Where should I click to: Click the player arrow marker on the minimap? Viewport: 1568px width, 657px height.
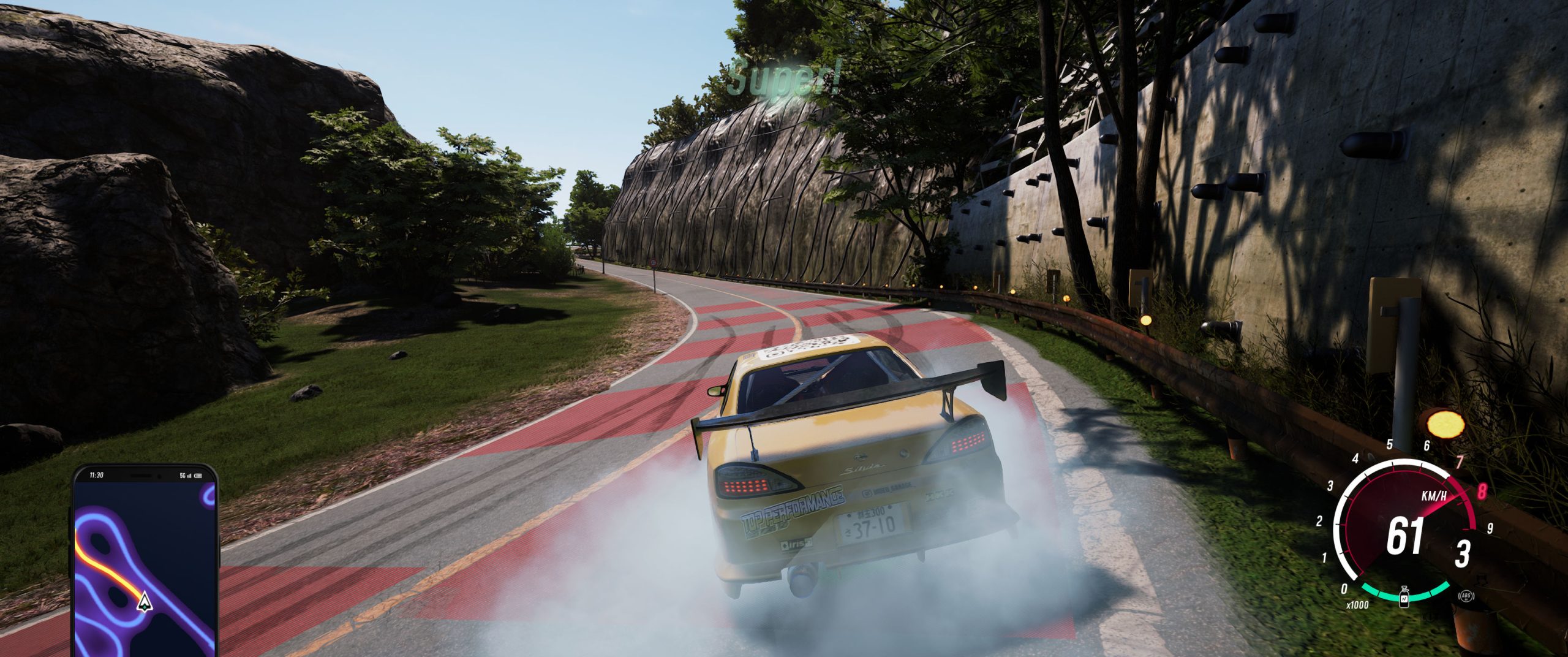[144, 601]
